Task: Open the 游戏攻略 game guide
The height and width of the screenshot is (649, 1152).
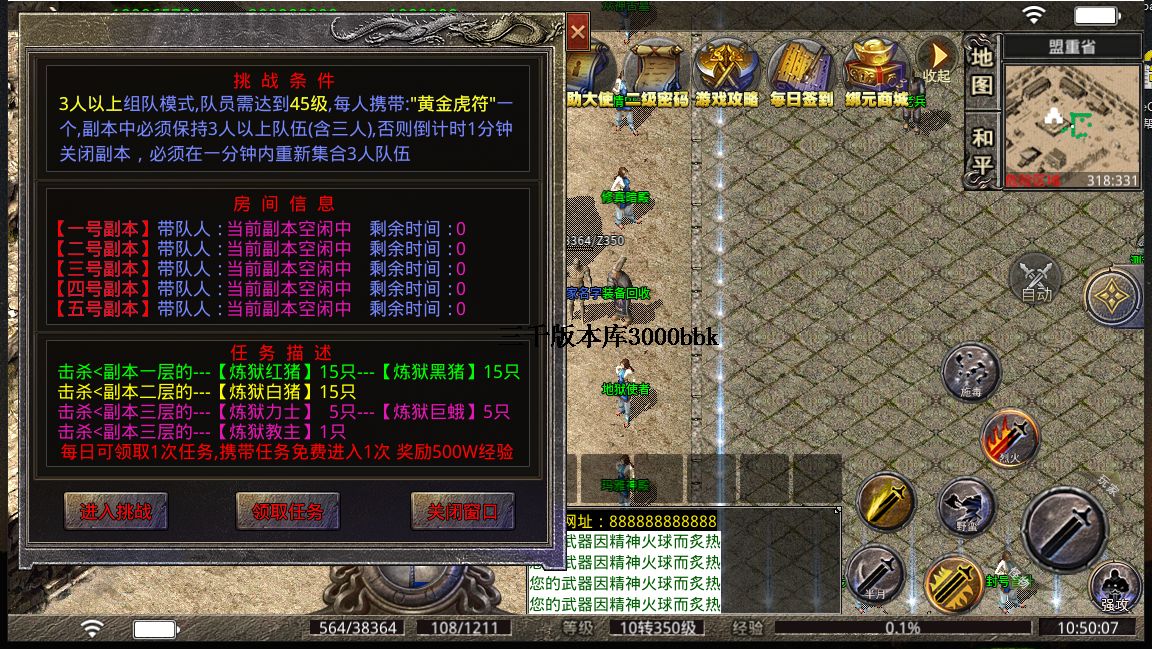Action: click(728, 70)
